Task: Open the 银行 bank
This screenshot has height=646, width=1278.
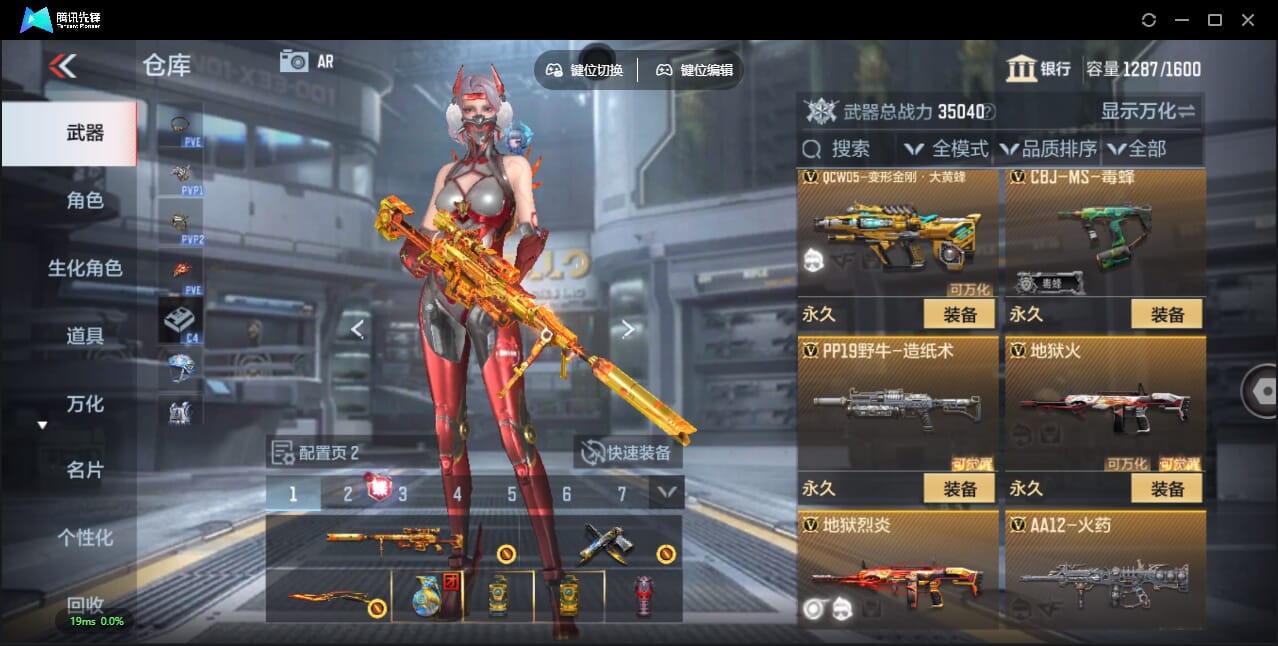Action: point(1039,69)
